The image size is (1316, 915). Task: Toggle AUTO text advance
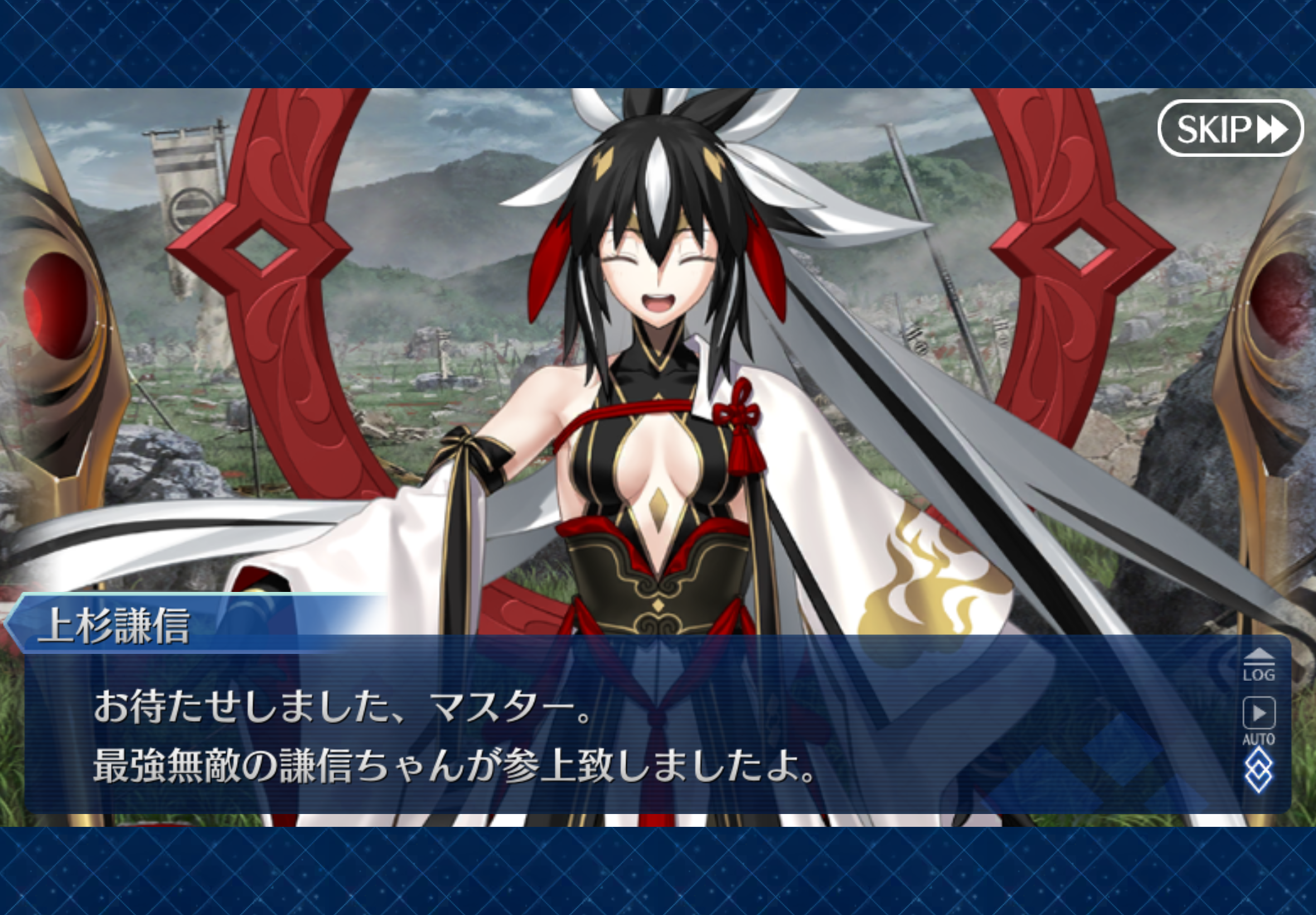click(x=1259, y=720)
